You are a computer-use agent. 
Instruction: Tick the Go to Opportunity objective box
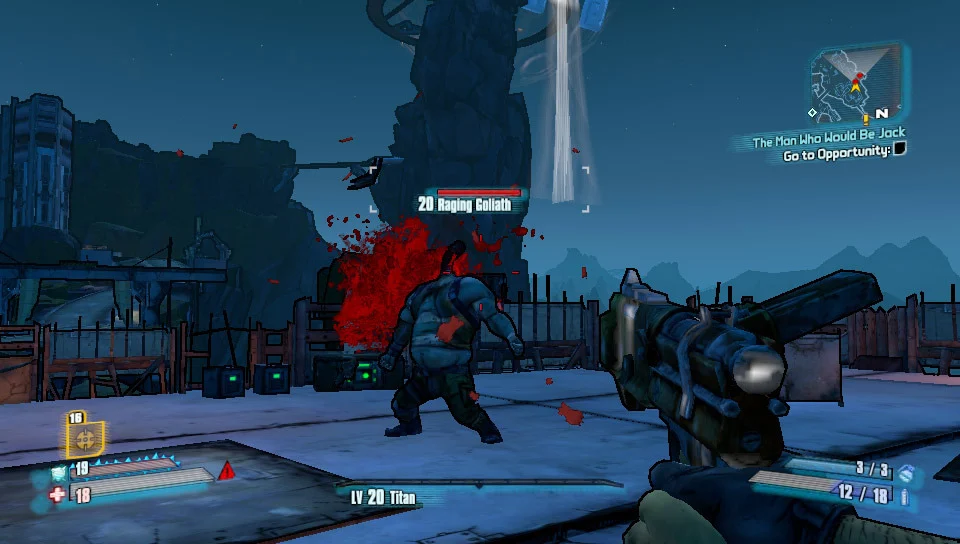899,150
